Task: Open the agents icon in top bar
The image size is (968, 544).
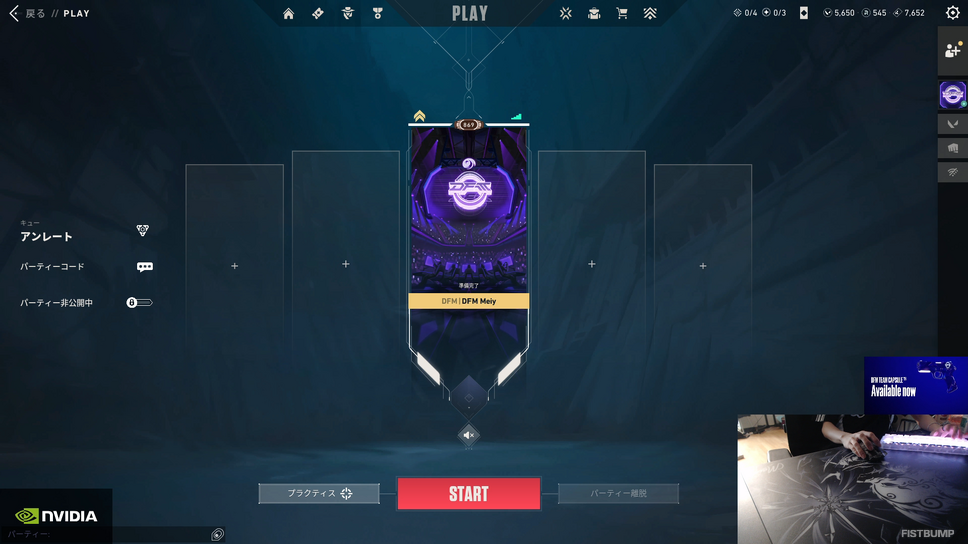Action: click(348, 13)
